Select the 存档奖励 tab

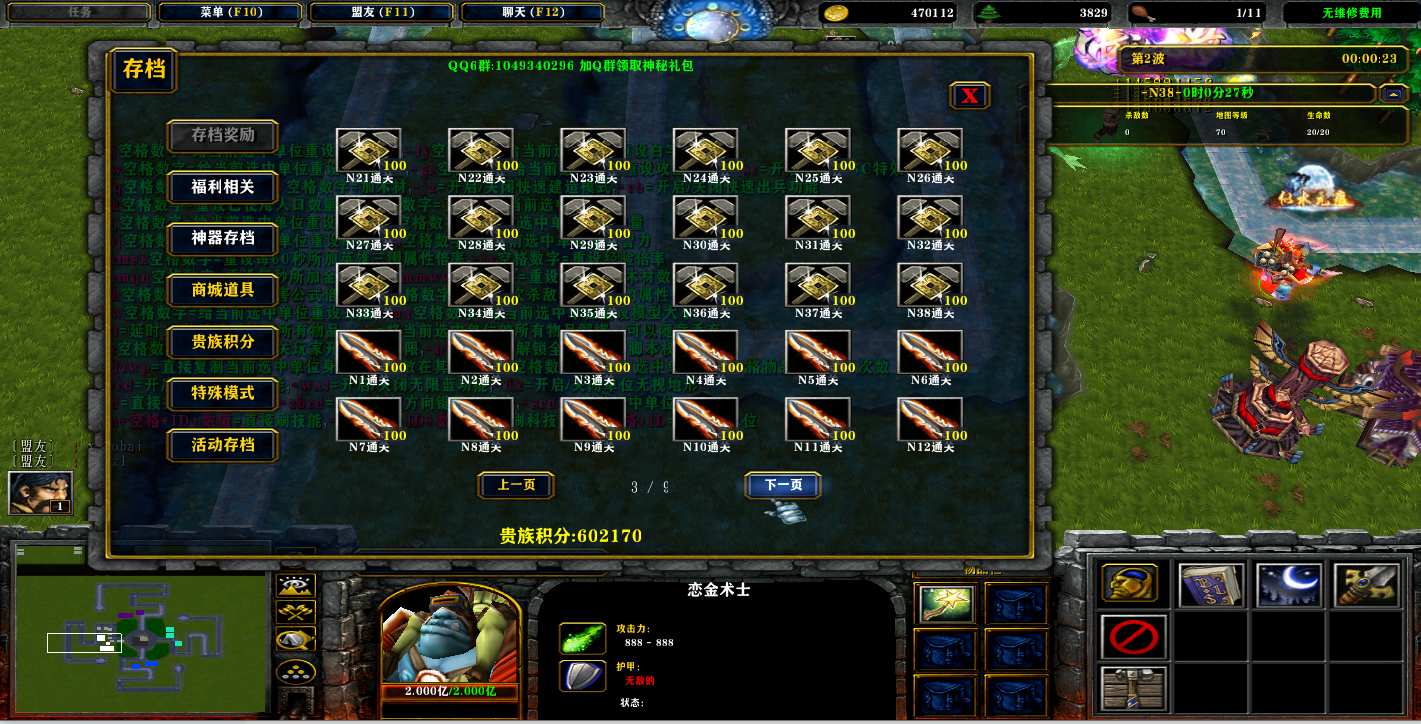coord(223,135)
